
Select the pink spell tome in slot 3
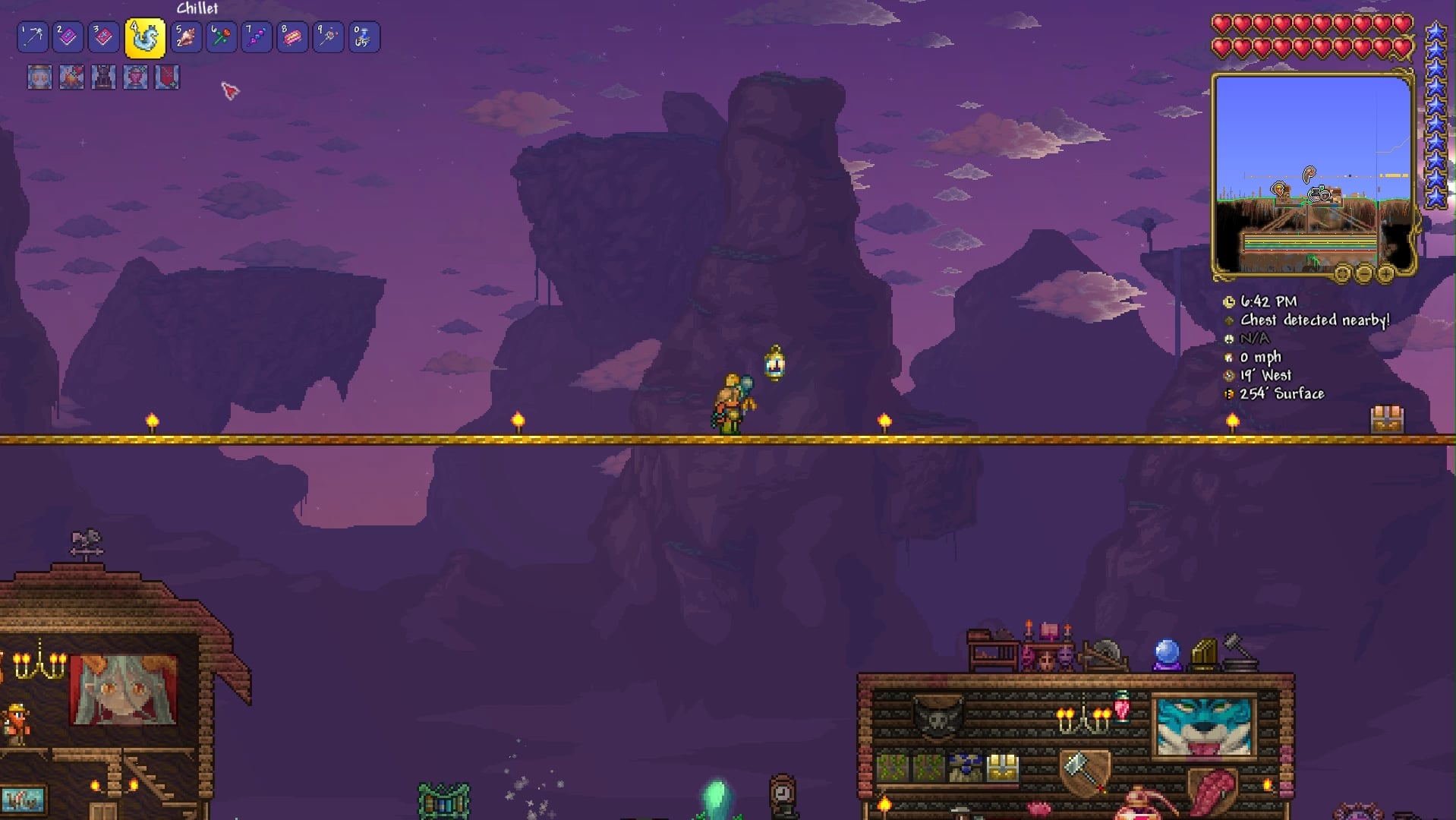pos(104,36)
